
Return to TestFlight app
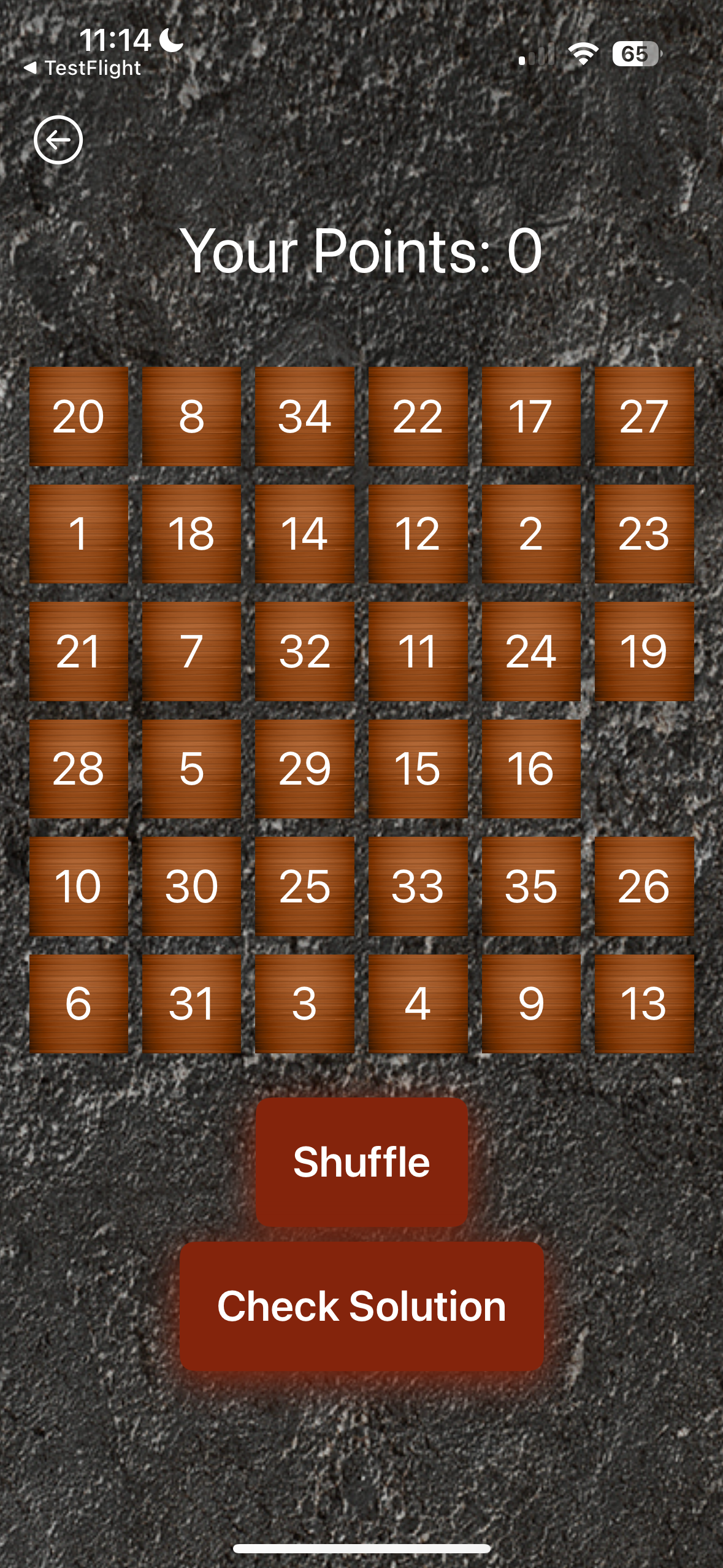(83, 68)
